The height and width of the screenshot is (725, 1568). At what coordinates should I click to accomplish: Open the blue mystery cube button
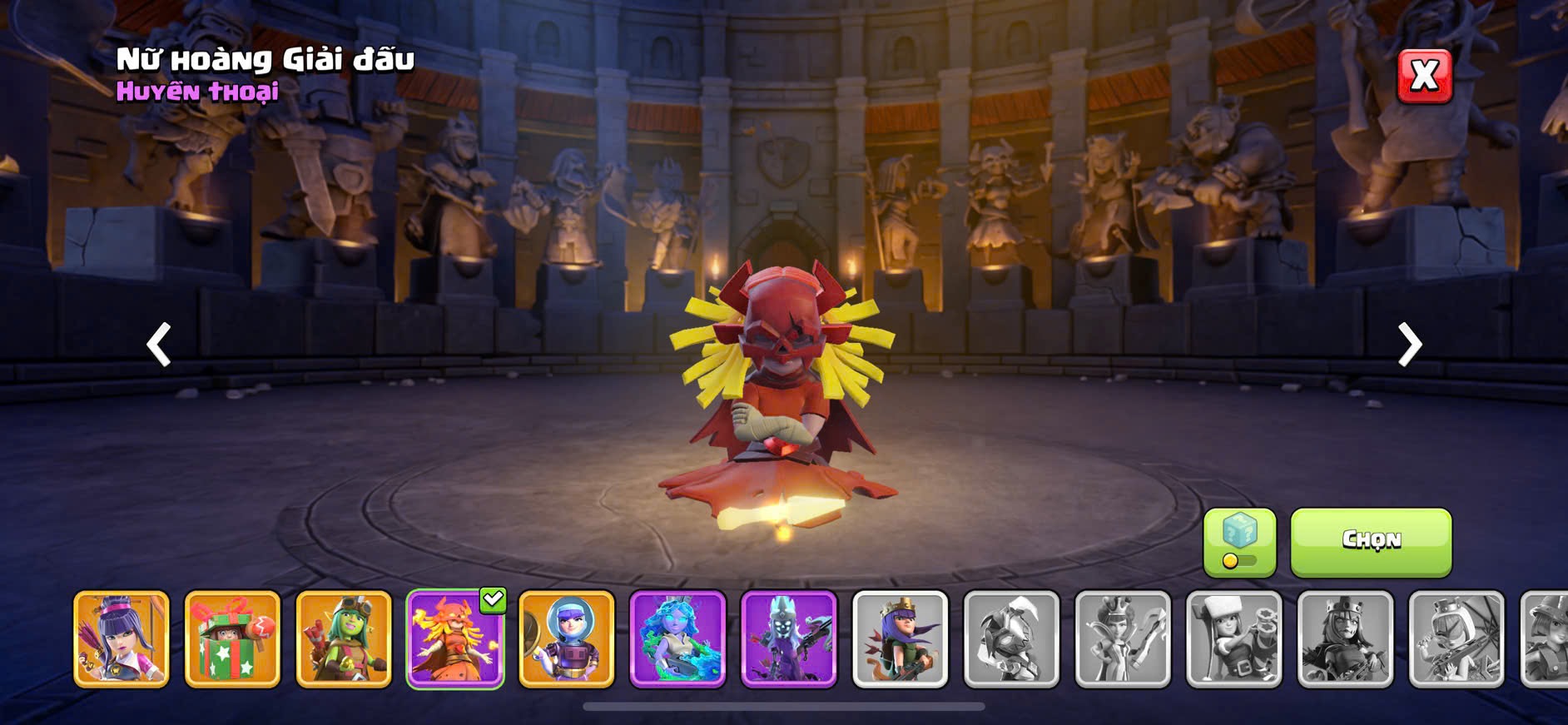click(1239, 542)
